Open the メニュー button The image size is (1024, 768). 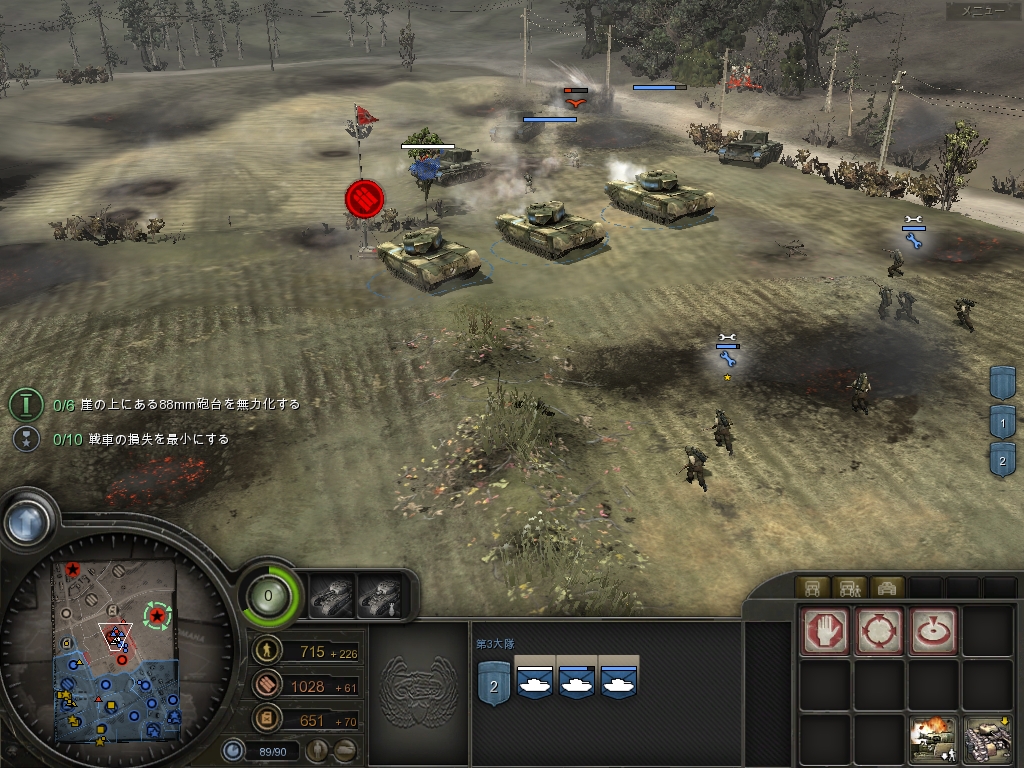point(982,12)
